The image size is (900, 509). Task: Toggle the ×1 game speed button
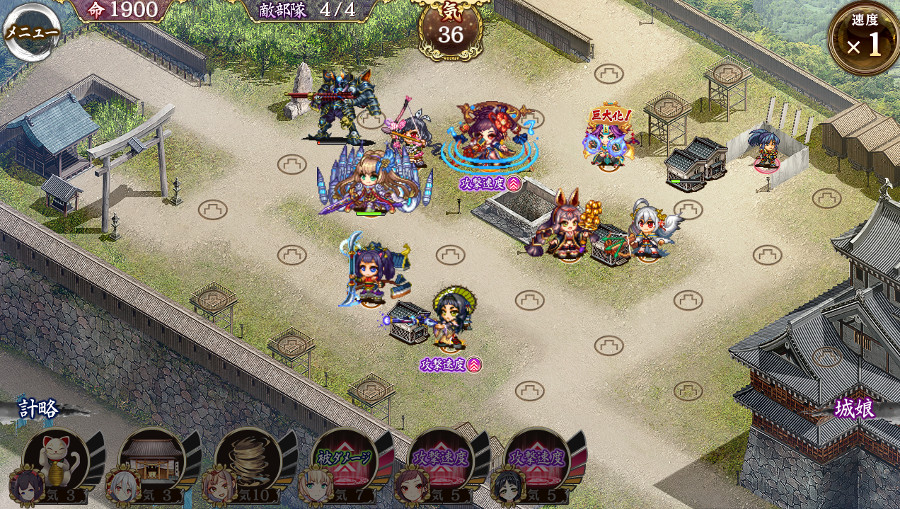point(864,40)
